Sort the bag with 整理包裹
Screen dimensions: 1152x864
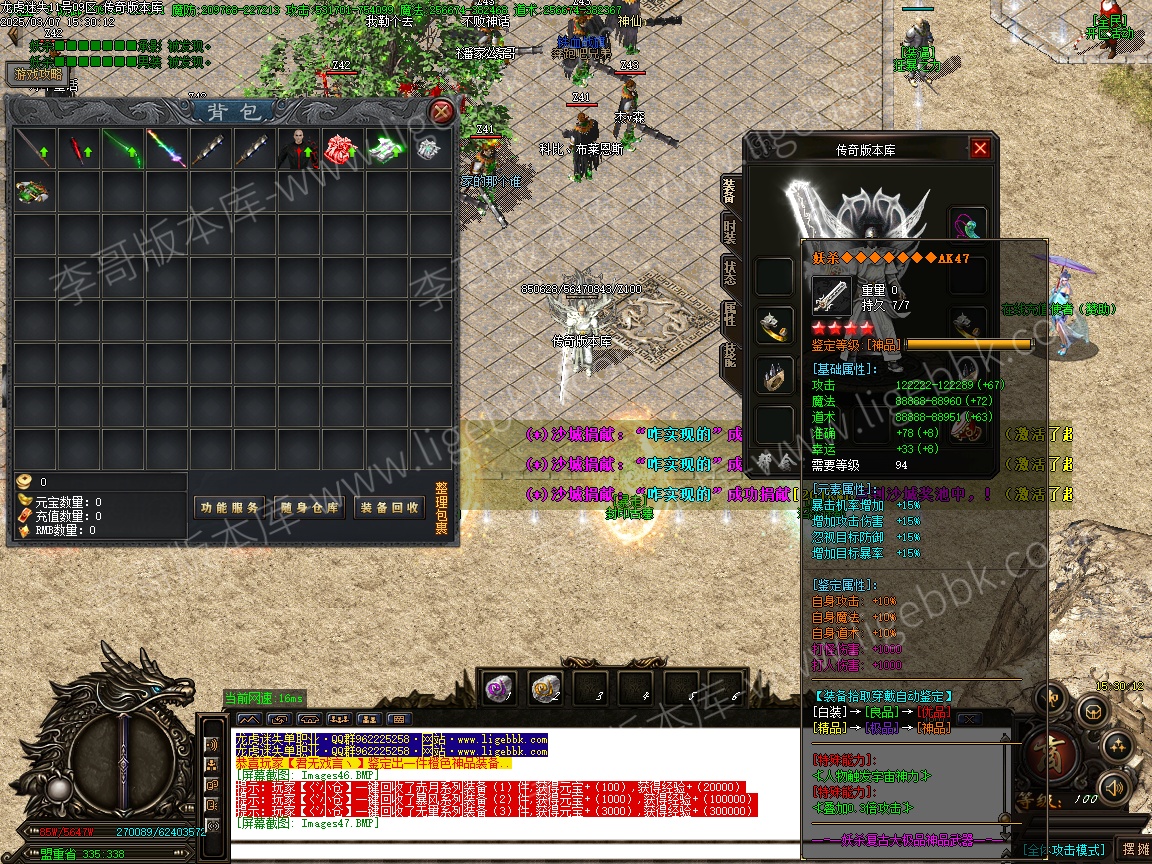click(442, 509)
